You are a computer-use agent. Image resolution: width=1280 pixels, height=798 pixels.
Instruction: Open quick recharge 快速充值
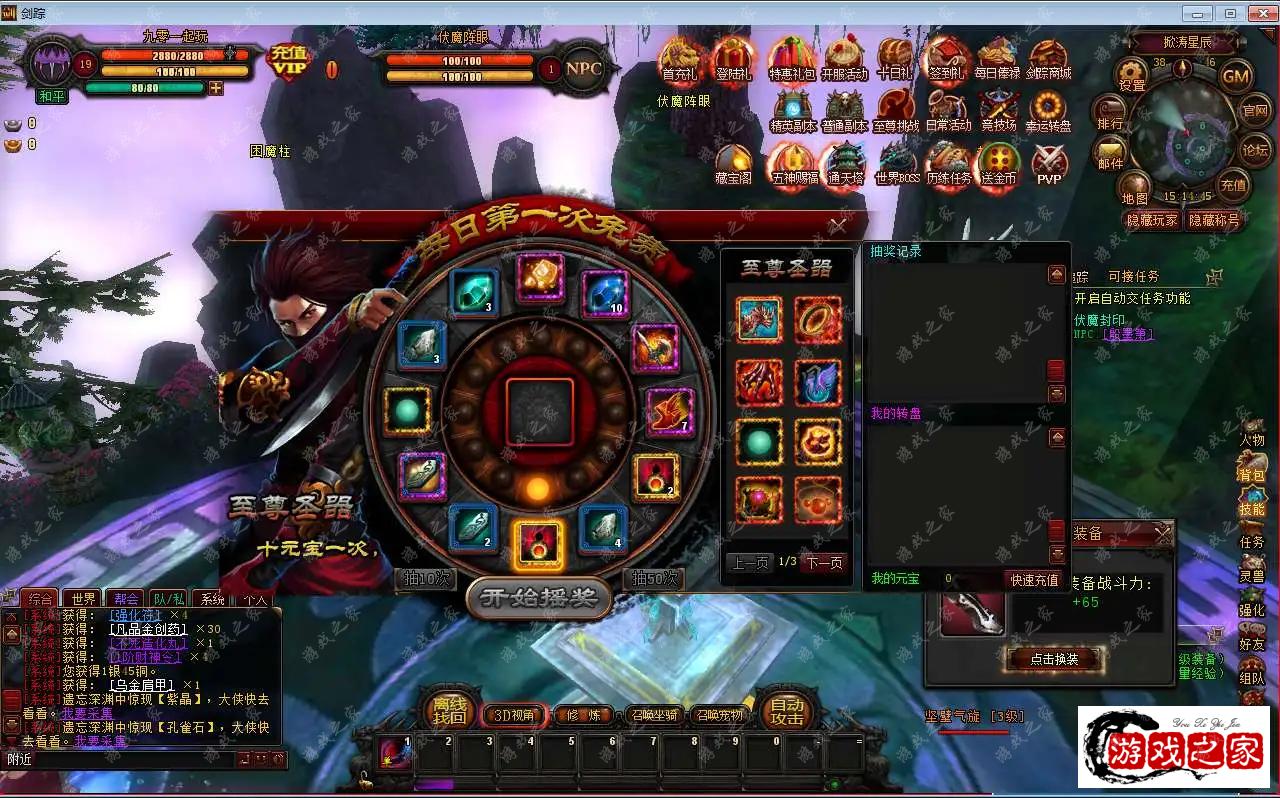[1034, 580]
